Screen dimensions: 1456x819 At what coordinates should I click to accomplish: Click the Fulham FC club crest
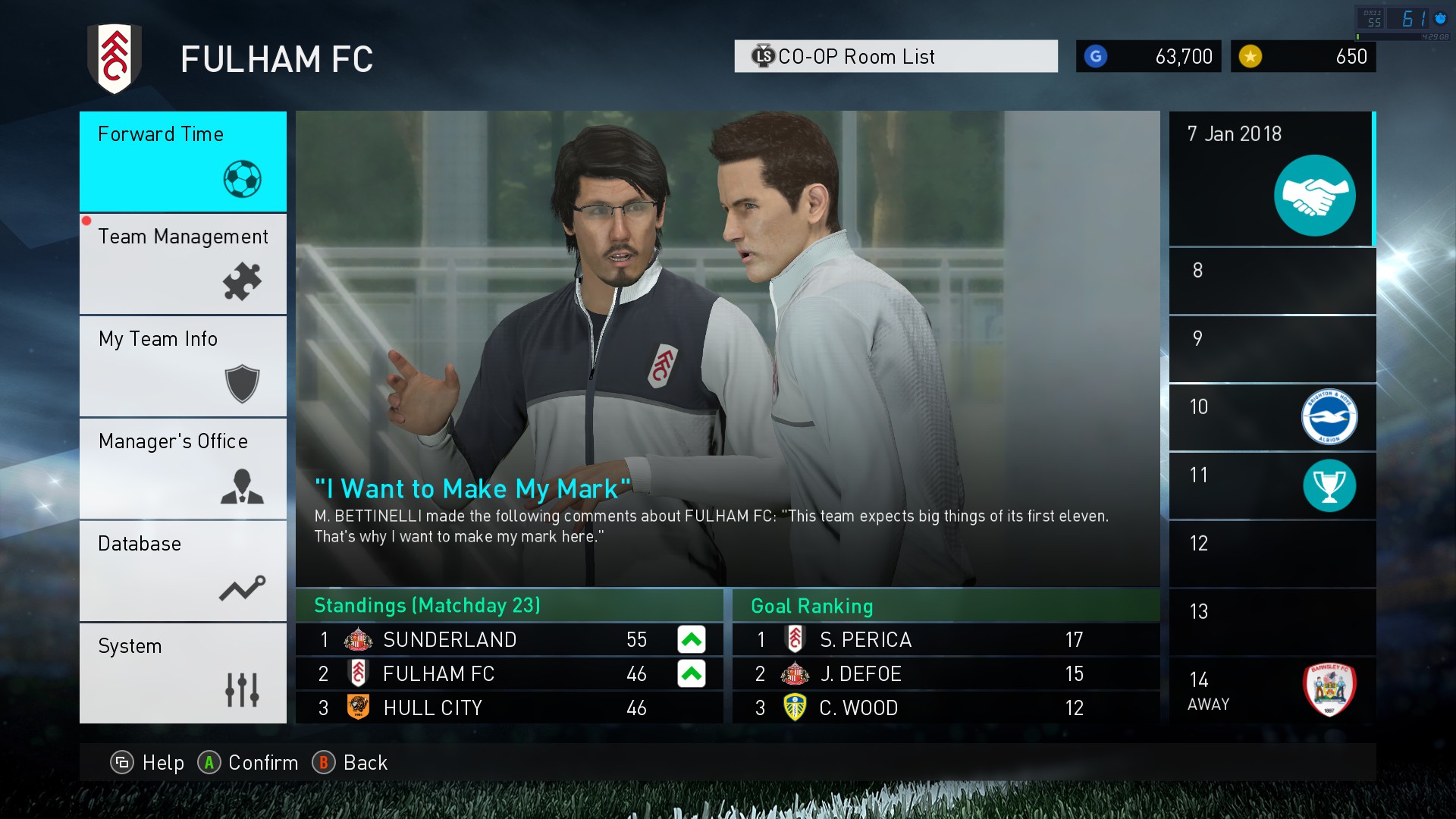point(115,59)
